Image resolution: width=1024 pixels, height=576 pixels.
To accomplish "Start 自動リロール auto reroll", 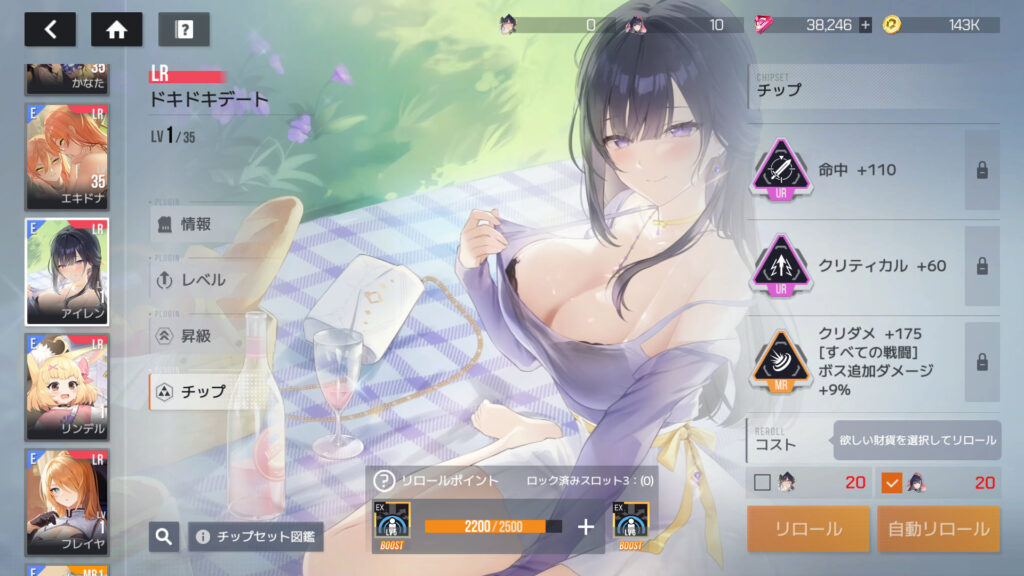I will 938,529.
